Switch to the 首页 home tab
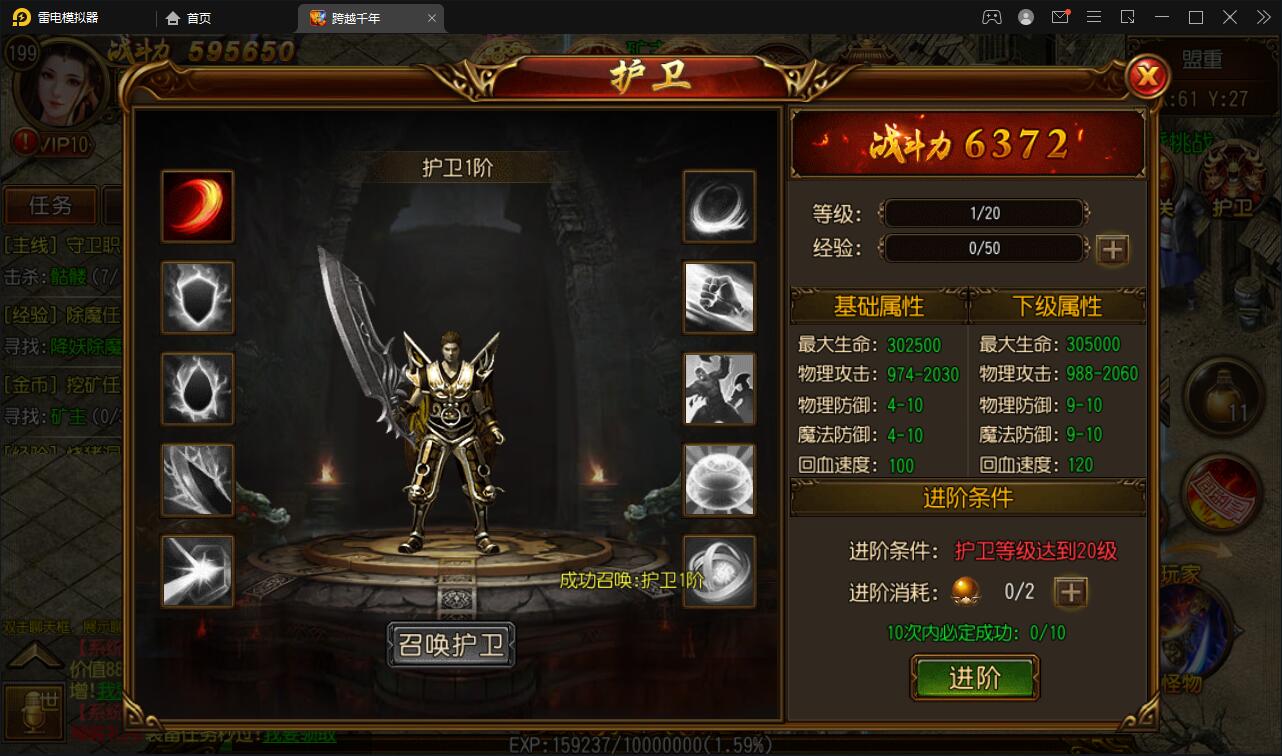1282x756 pixels. coord(189,18)
